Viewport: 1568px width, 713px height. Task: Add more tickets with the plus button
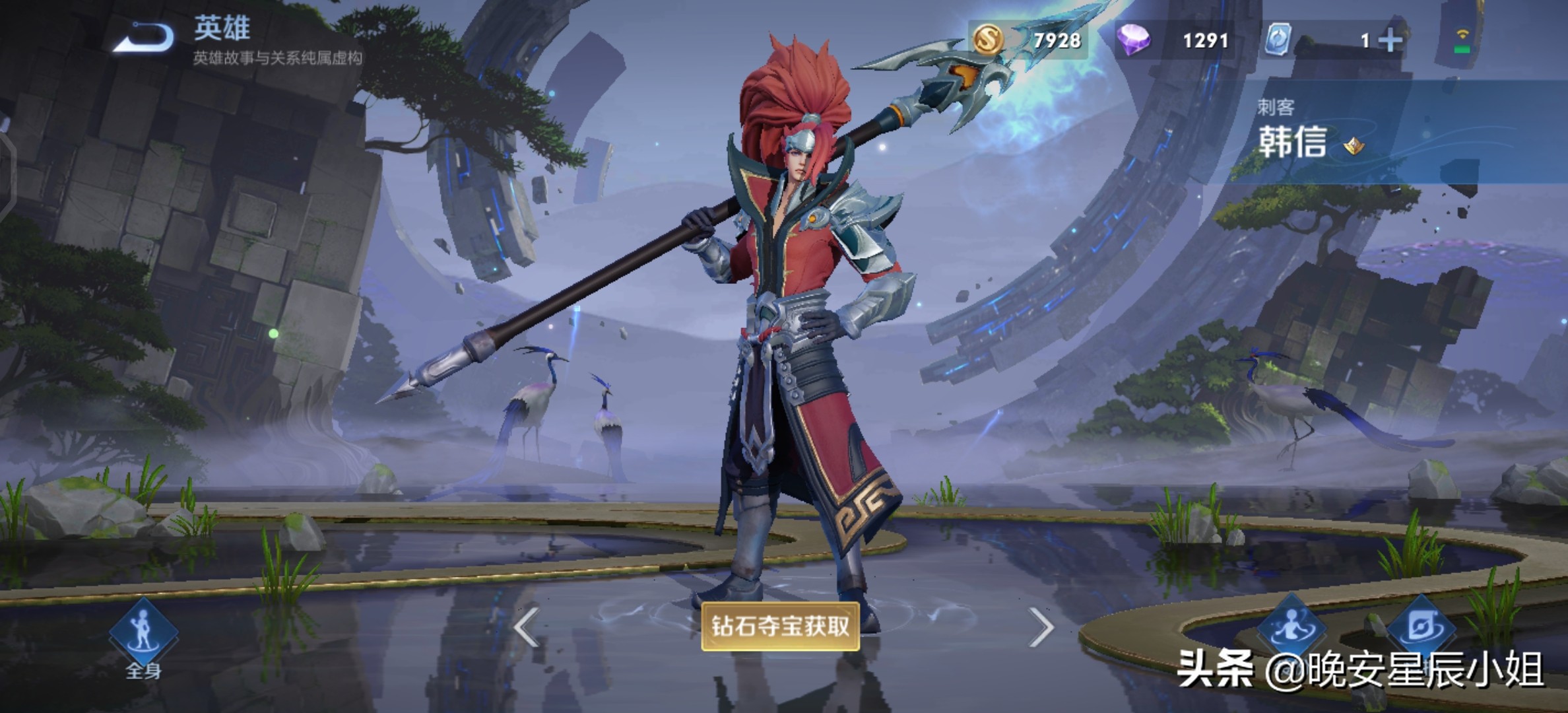[1390, 41]
